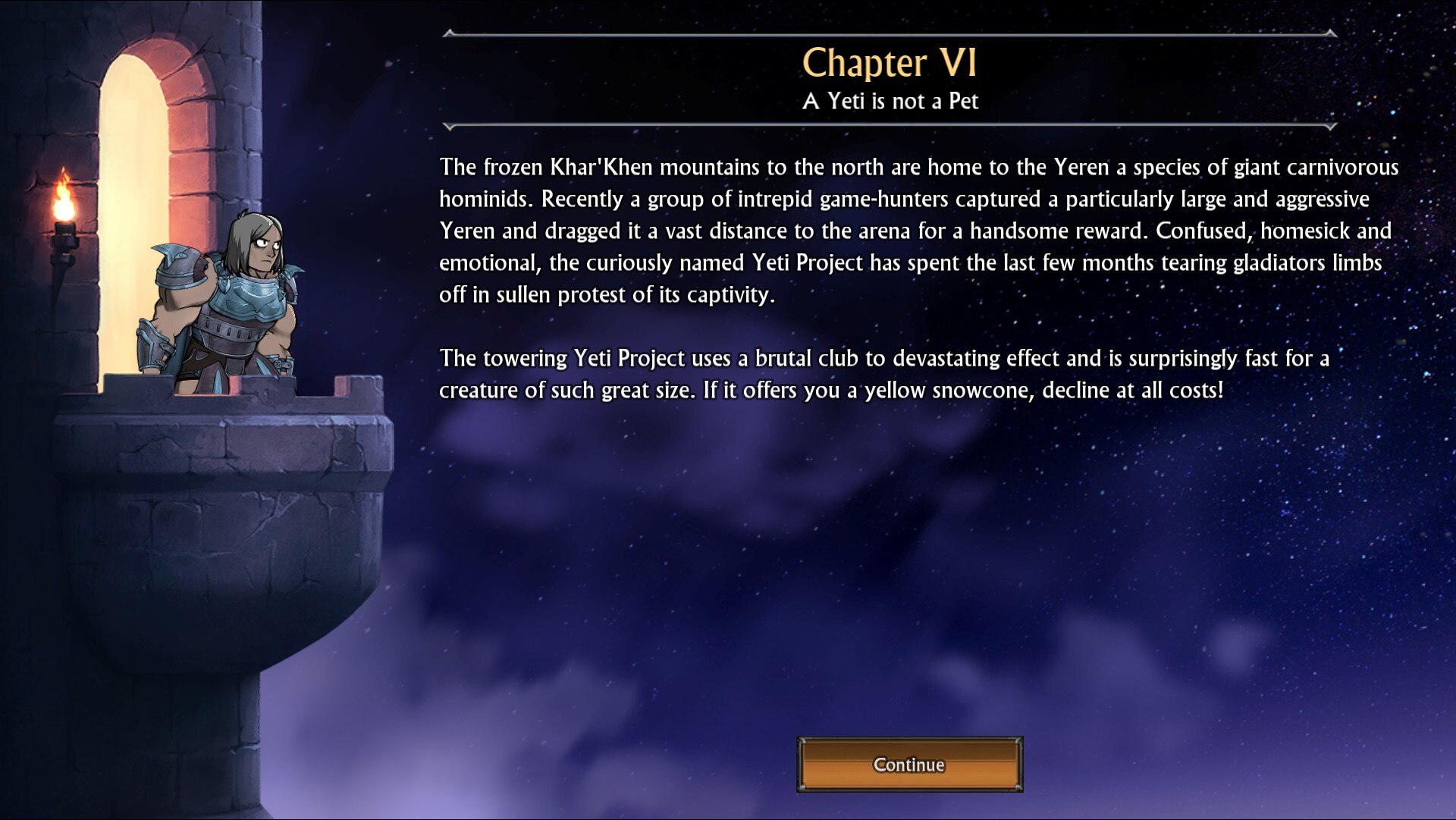Continue past the Chapter VI intro

[x=909, y=764]
